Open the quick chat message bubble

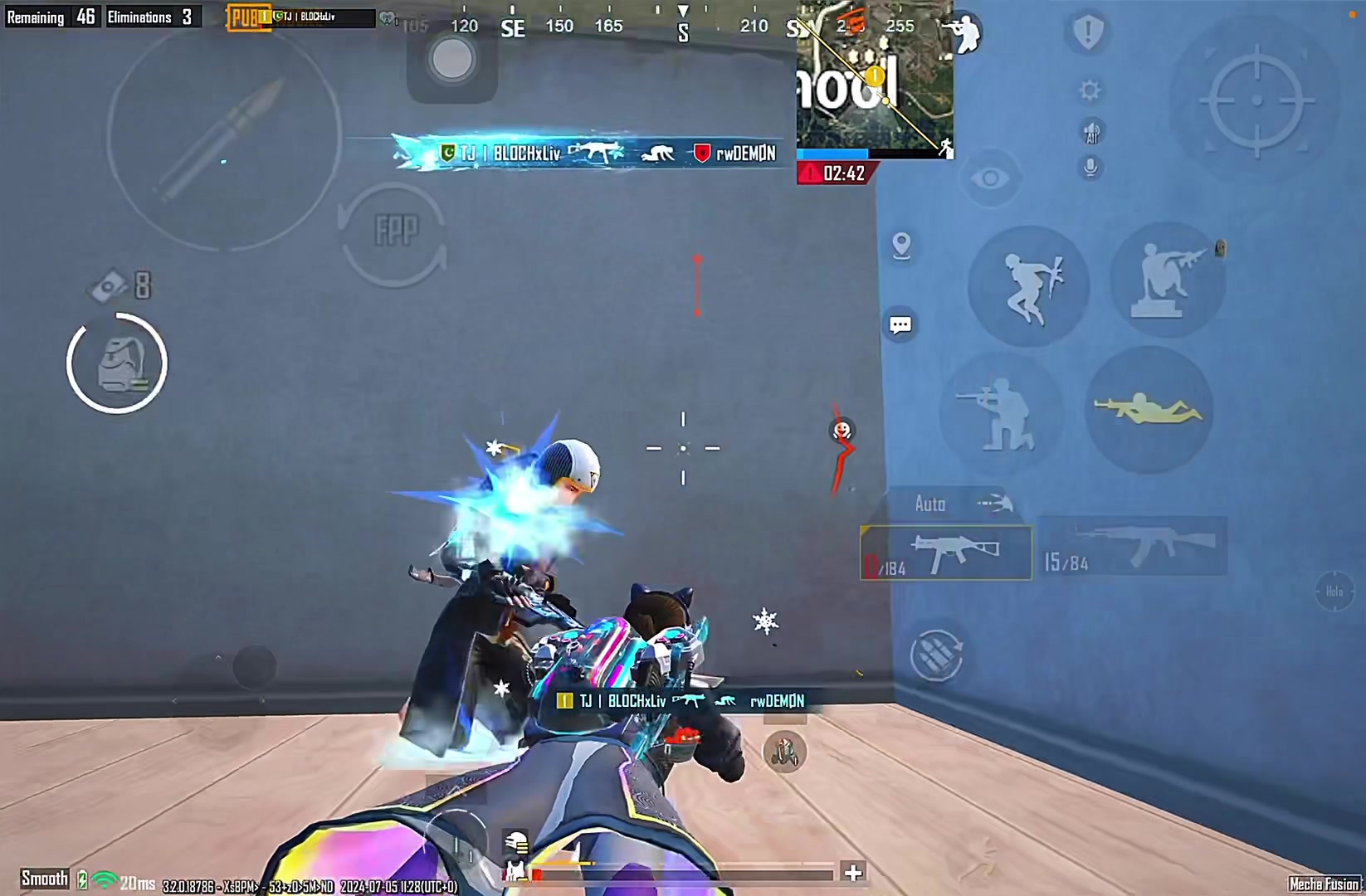[x=900, y=324]
